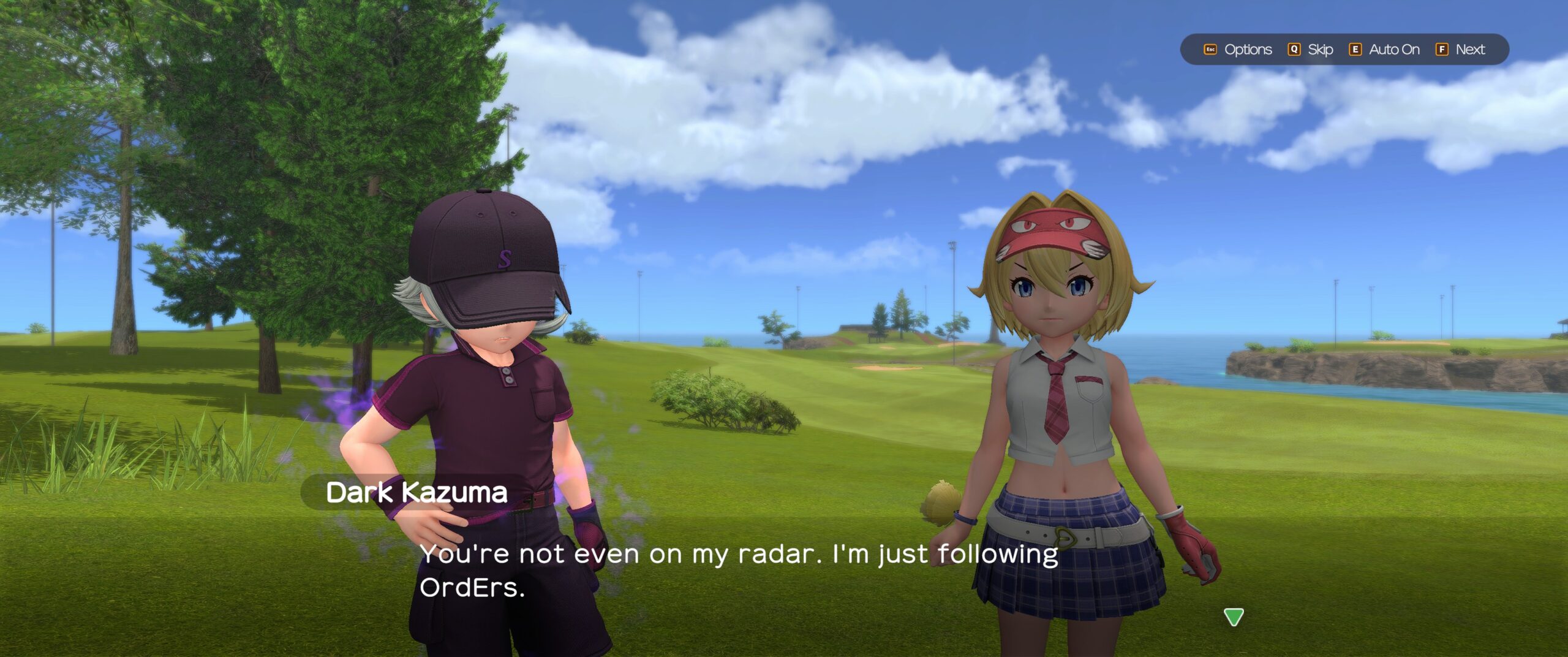Advance conversation using the Next prompt
The height and width of the screenshot is (657, 1568).
[1471, 50]
